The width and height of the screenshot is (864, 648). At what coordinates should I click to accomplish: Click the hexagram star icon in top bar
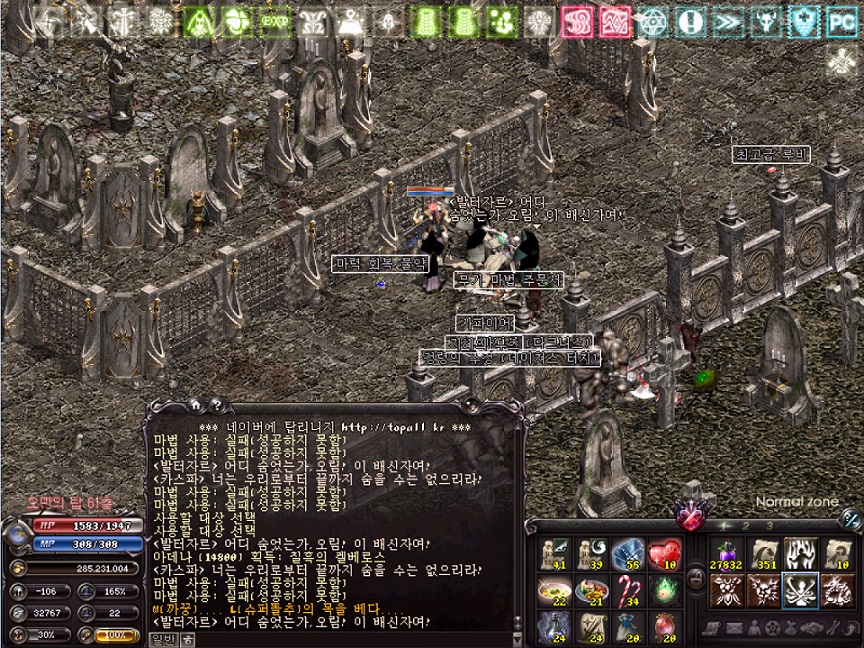point(652,20)
